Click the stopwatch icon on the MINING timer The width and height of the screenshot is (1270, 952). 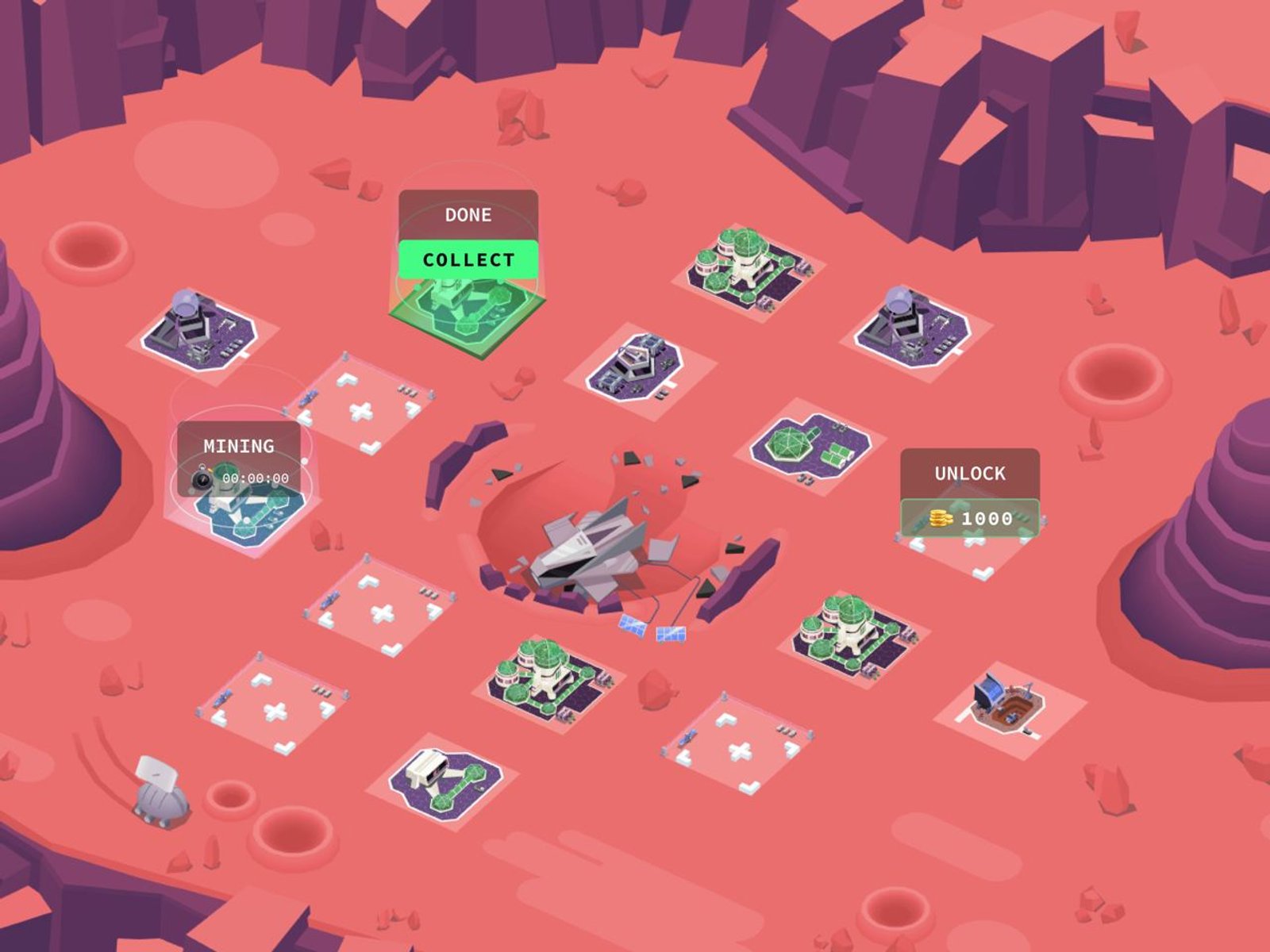point(202,477)
